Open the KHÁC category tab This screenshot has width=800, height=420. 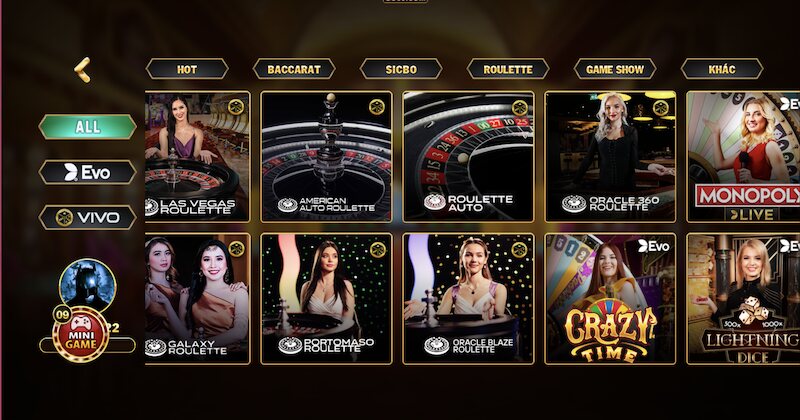[722, 69]
